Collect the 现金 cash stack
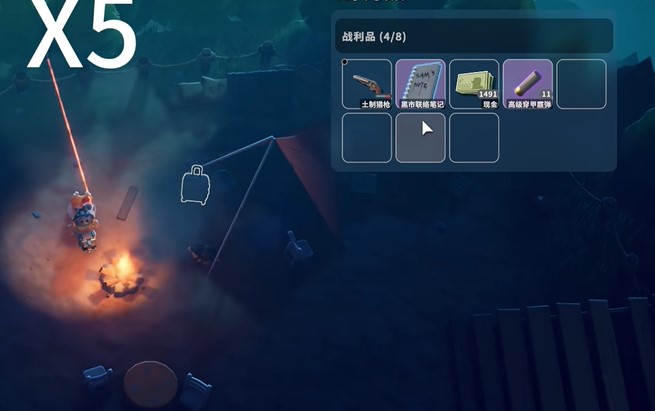Image resolution: width=655 pixels, height=411 pixels. 474,84
